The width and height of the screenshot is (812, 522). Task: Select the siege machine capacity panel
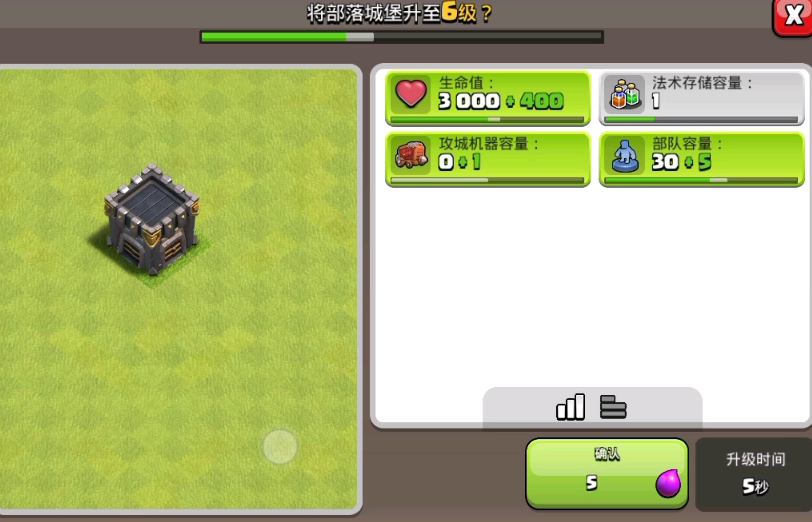[x=488, y=158]
